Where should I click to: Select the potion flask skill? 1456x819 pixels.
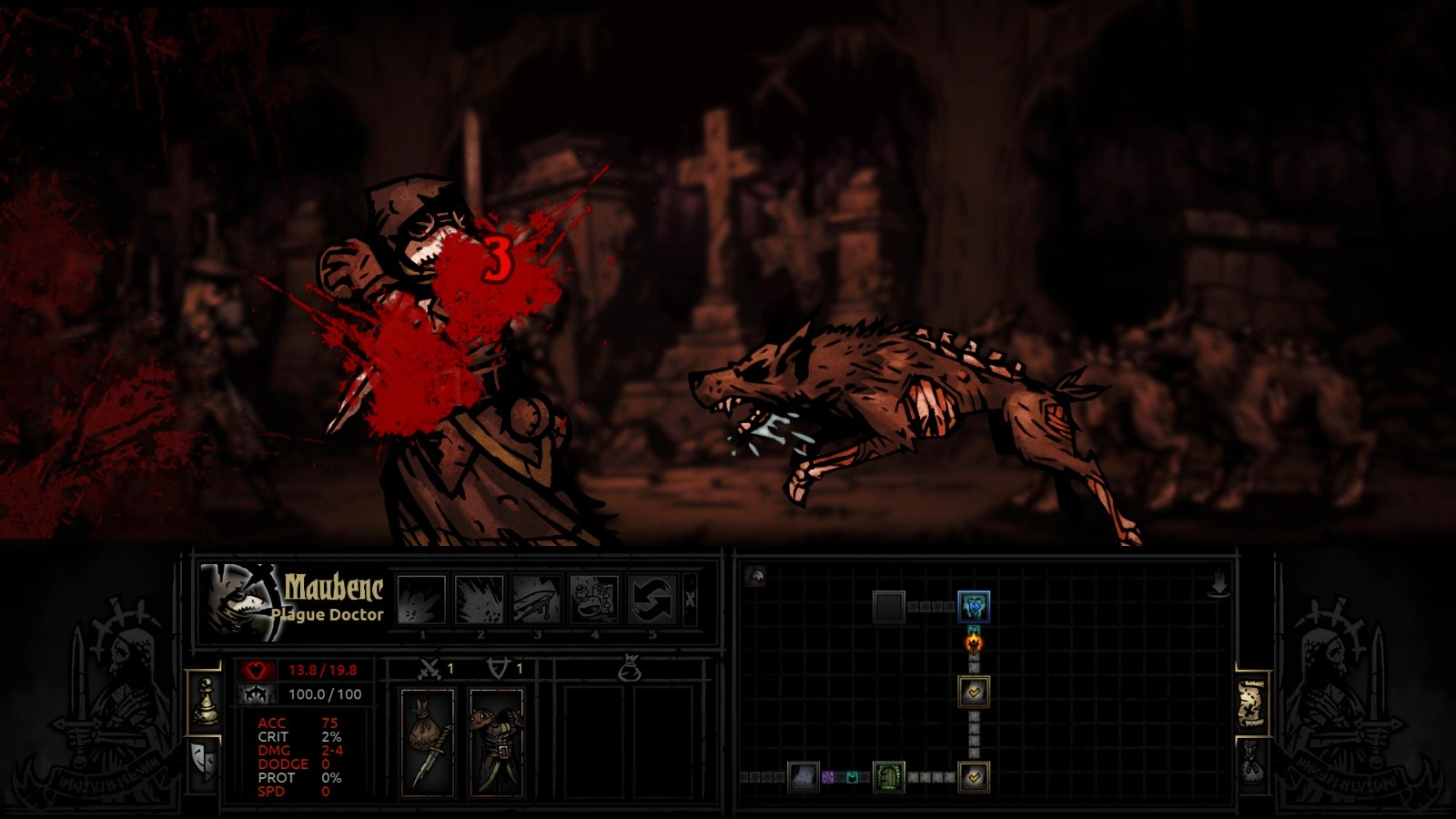tap(594, 600)
